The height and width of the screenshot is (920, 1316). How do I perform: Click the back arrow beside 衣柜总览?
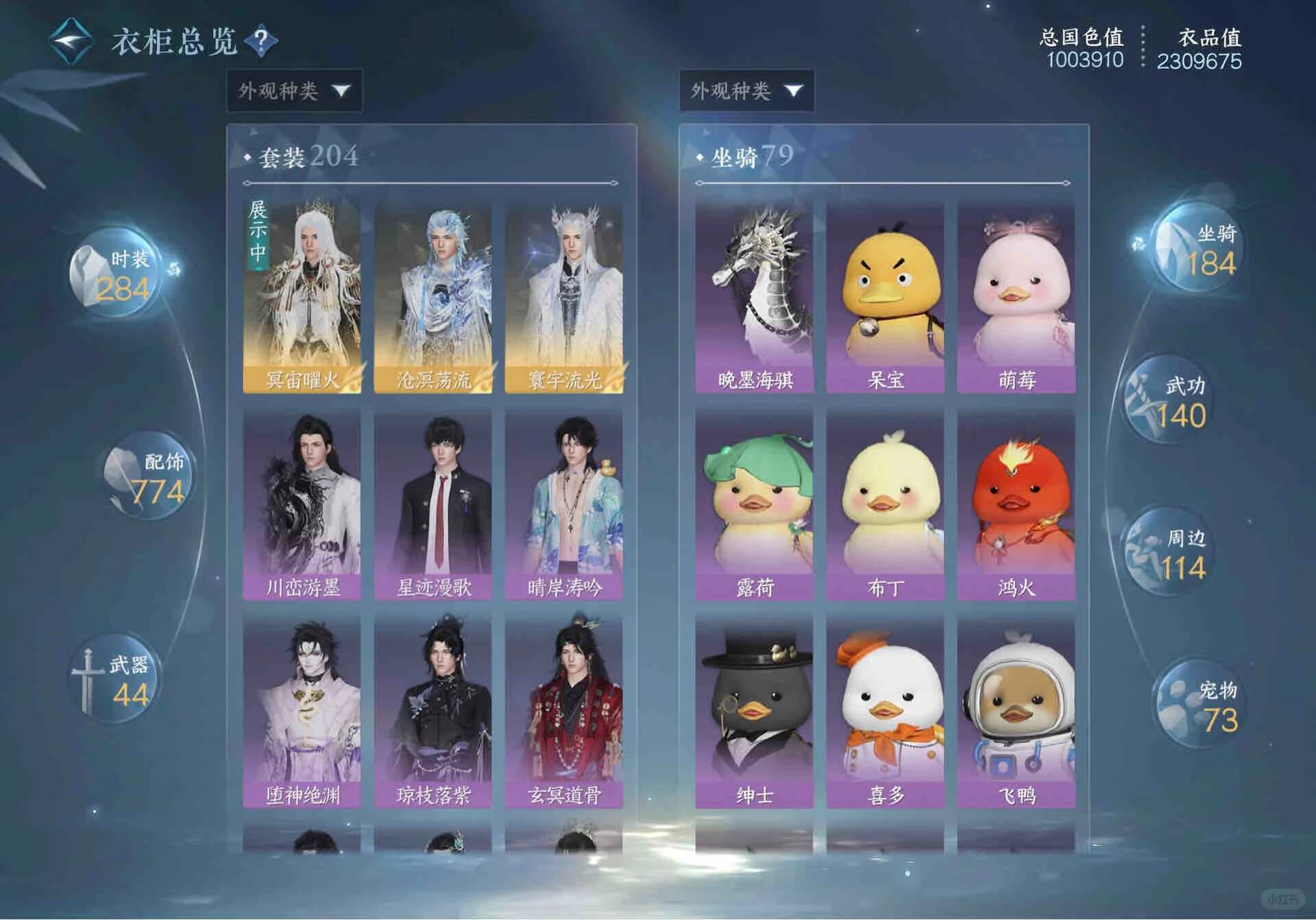(x=71, y=41)
